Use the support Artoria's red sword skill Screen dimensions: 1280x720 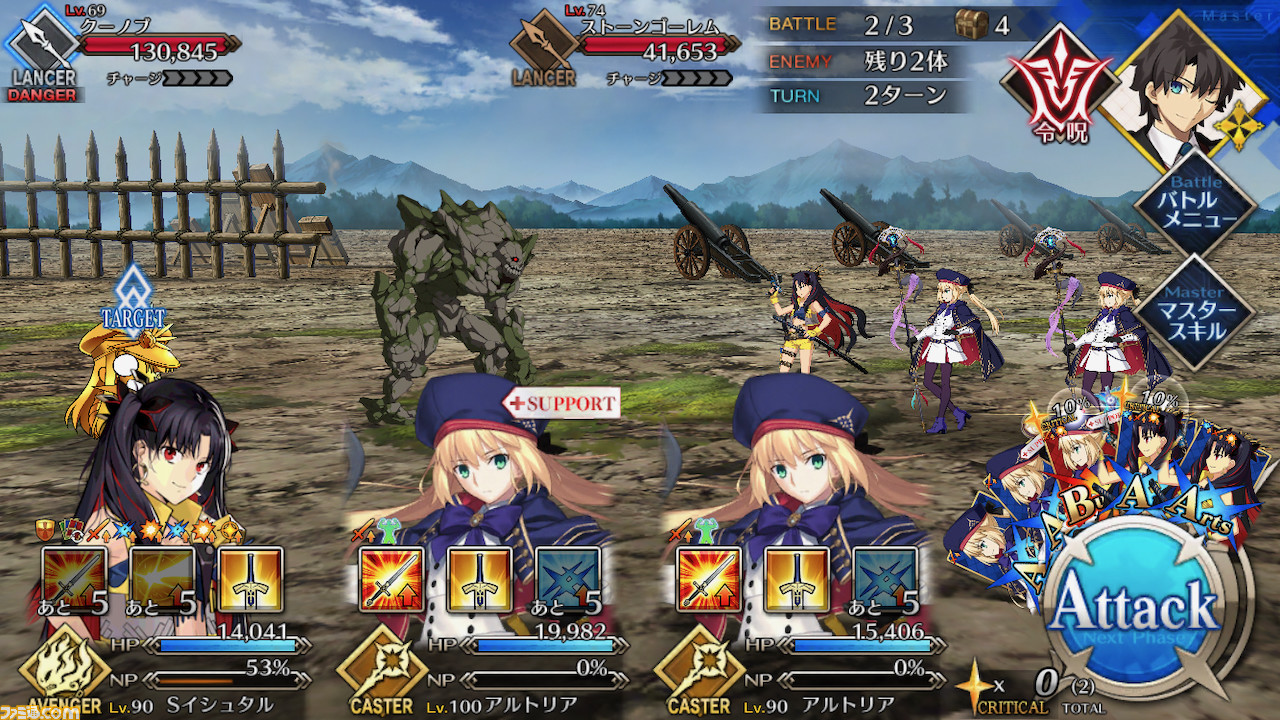[391, 581]
